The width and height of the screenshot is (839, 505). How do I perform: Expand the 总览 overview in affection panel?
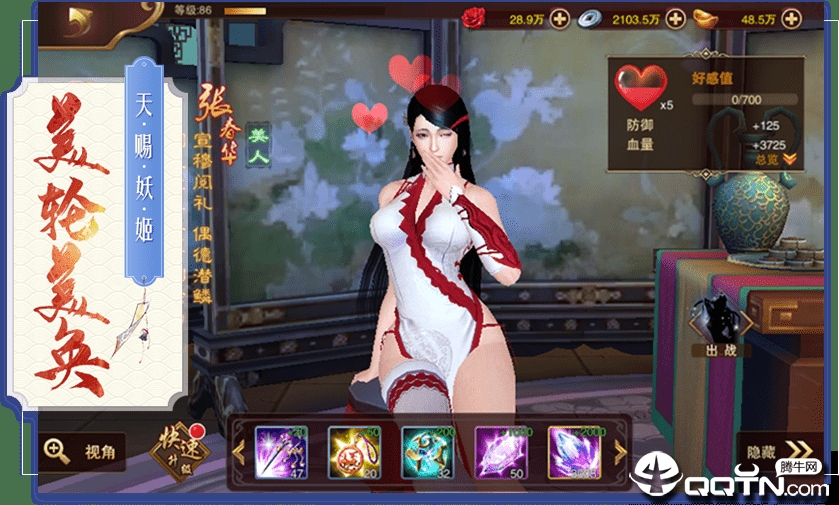(x=775, y=159)
